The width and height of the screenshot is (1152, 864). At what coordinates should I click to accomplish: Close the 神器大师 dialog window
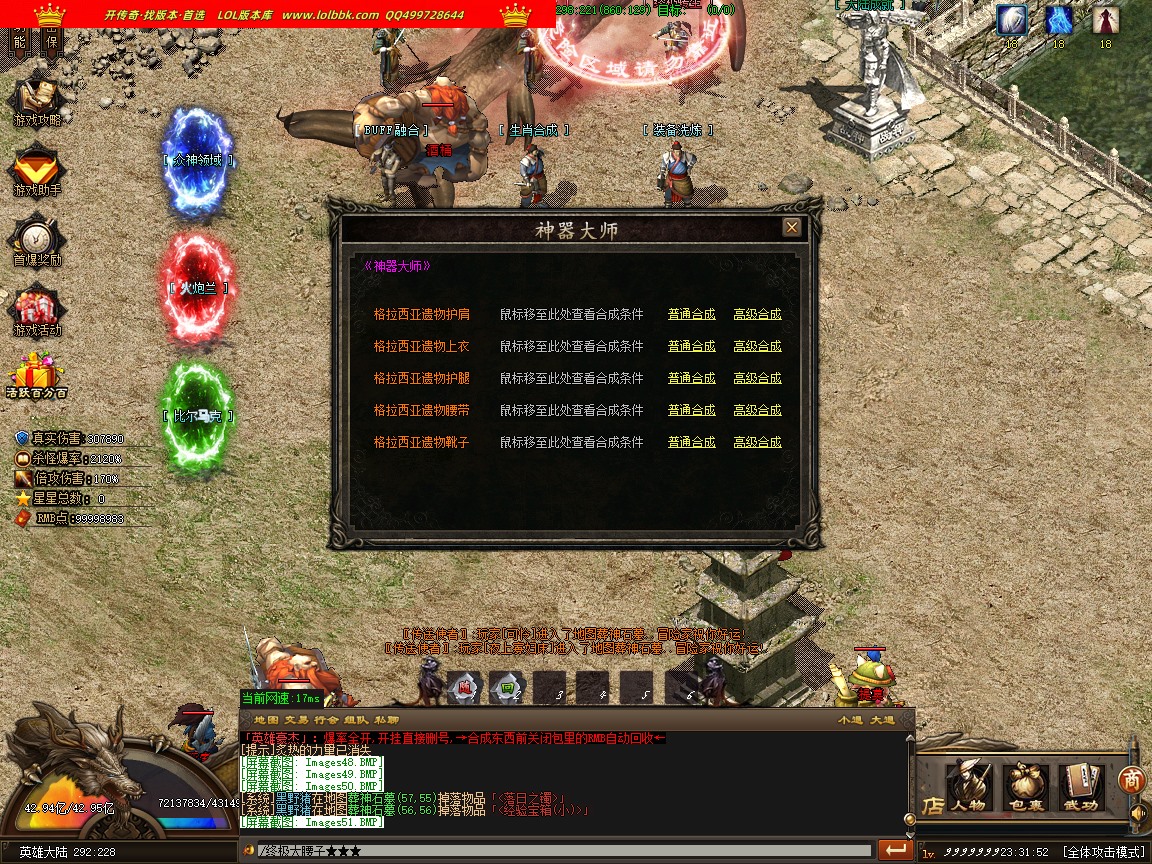click(x=792, y=228)
